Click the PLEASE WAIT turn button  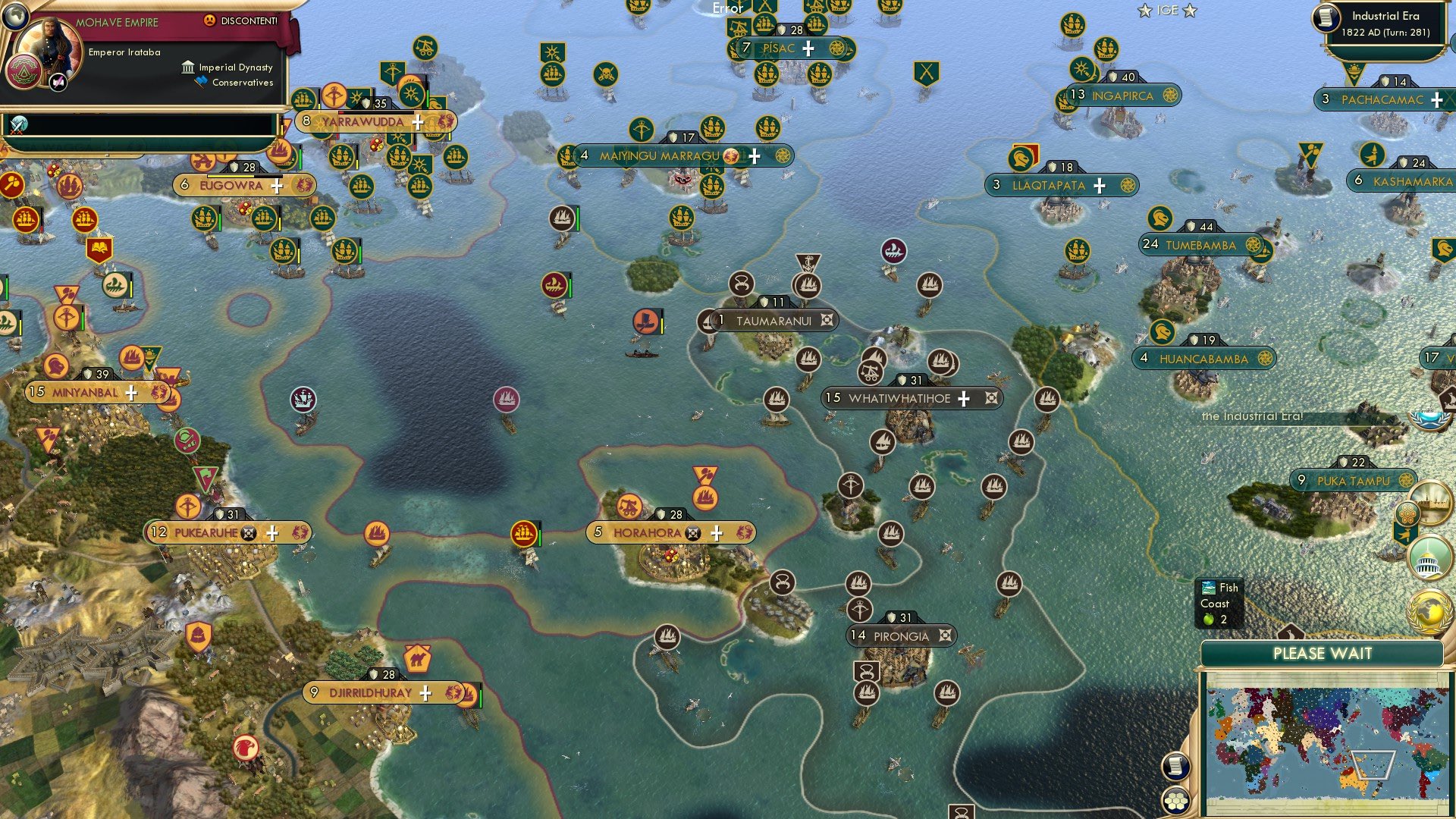(x=1322, y=654)
